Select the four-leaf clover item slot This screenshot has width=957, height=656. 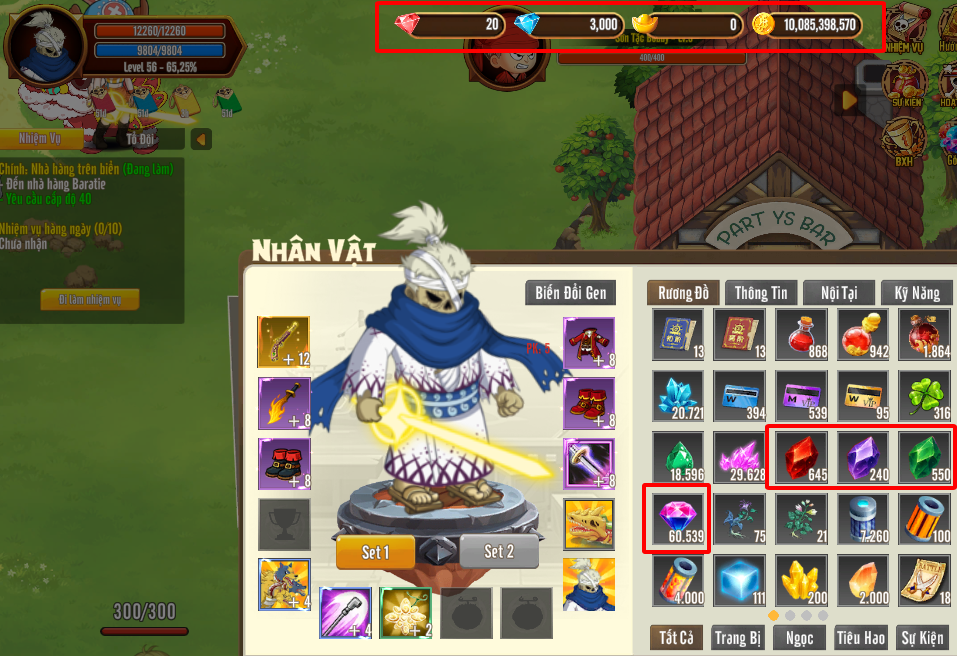(923, 395)
